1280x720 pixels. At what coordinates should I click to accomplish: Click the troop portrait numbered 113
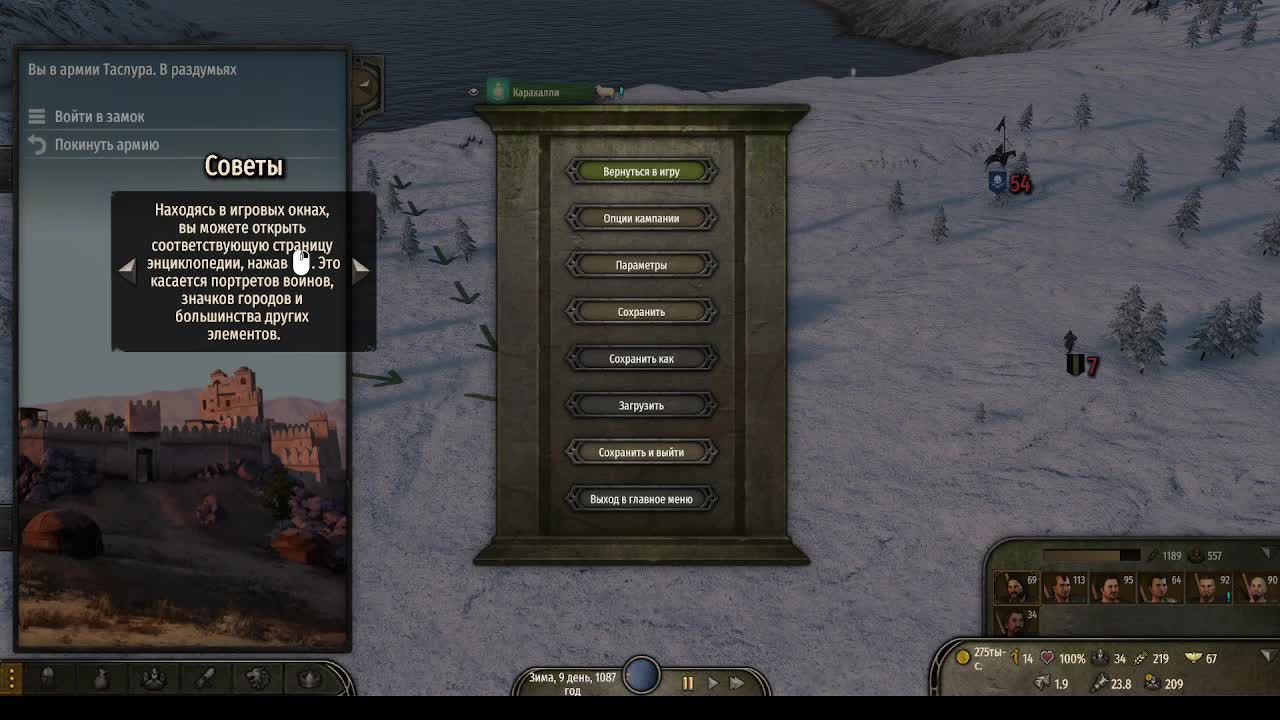click(x=1063, y=586)
